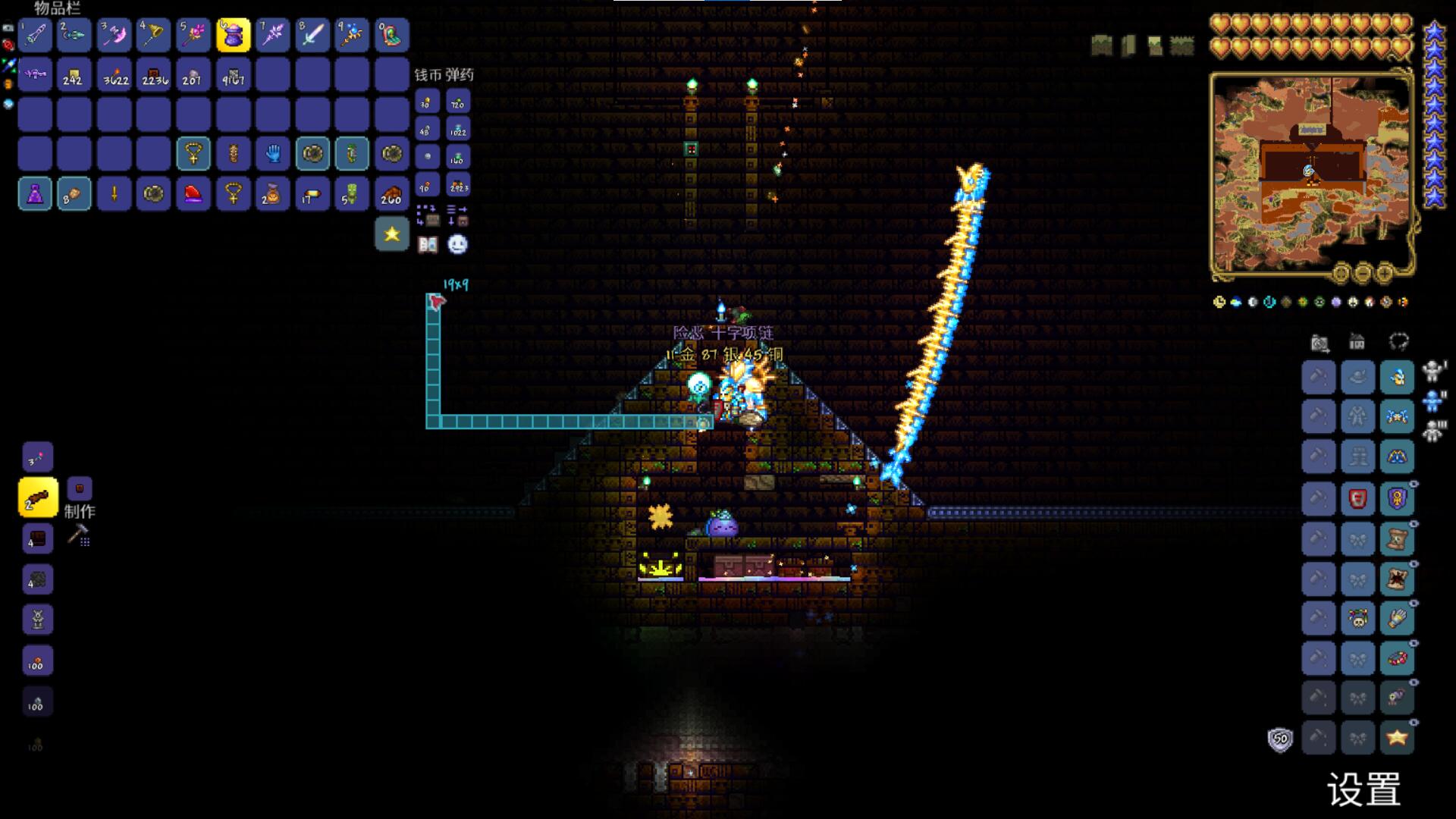The height and width of the screenshot is (819, 1456).
Task: Click the pumpkin goodie bag stack
Action: pos(272,194)
